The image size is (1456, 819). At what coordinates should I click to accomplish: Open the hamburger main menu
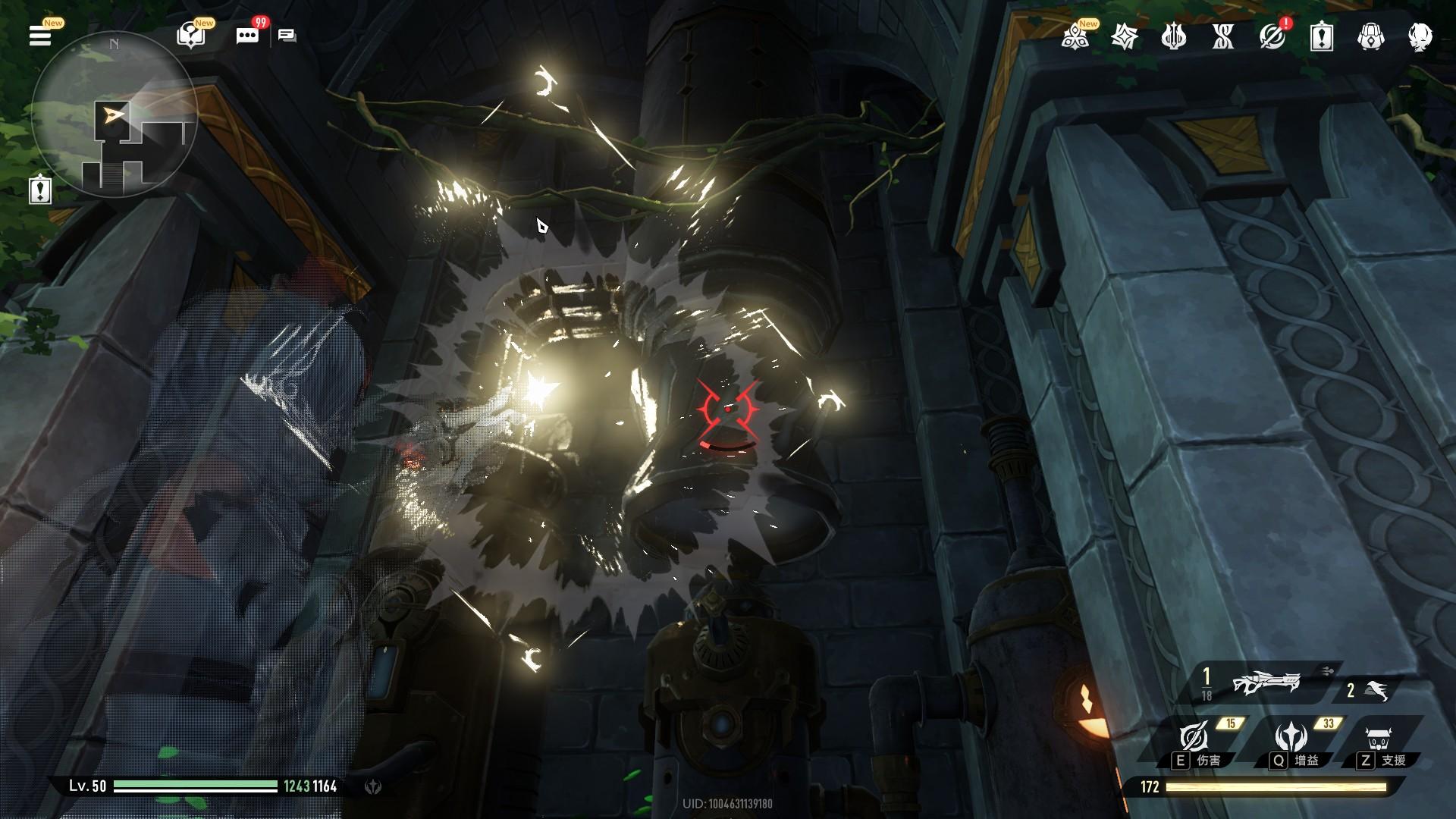(39, 36)
